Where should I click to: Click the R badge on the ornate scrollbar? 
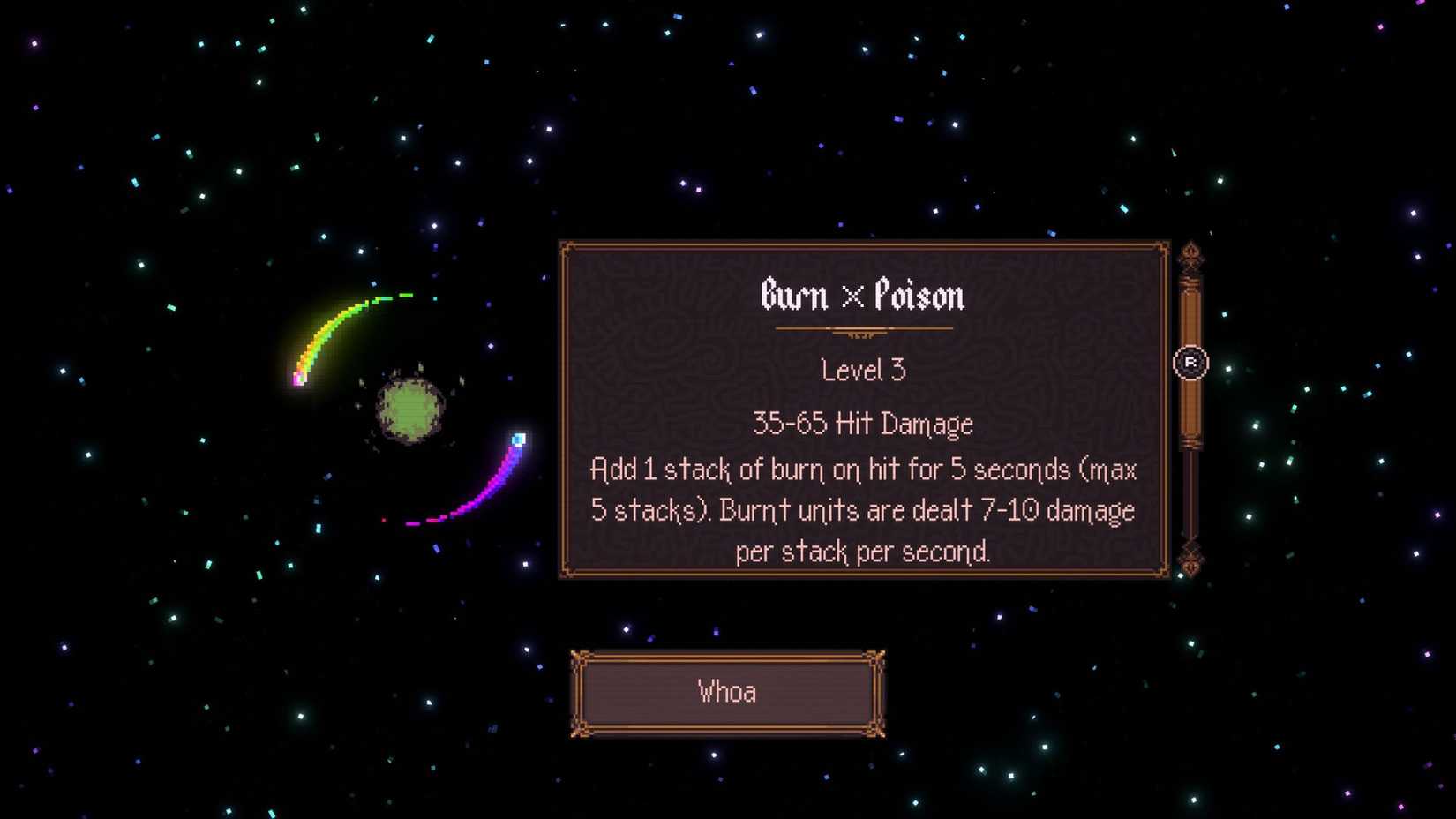(x=1190, y=363)
